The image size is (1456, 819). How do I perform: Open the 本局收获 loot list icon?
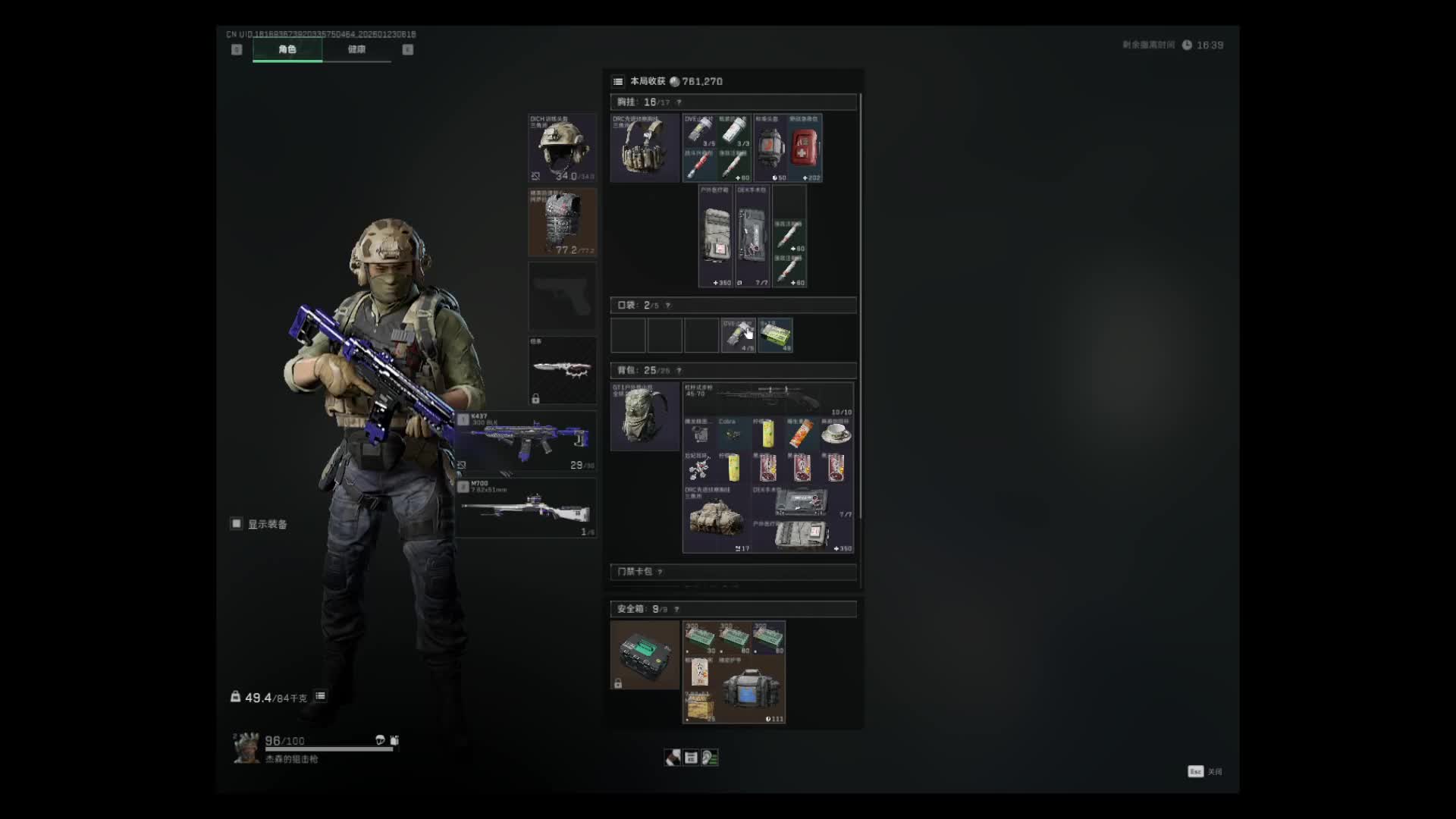coord(618,82)
